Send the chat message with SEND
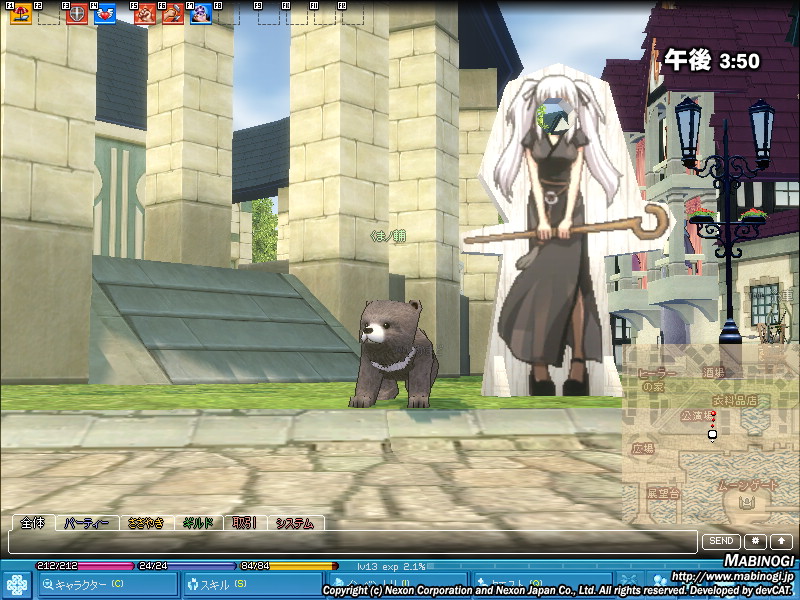Image resolution: width=800 pixels, height=600 pixels. coord(721,541)
